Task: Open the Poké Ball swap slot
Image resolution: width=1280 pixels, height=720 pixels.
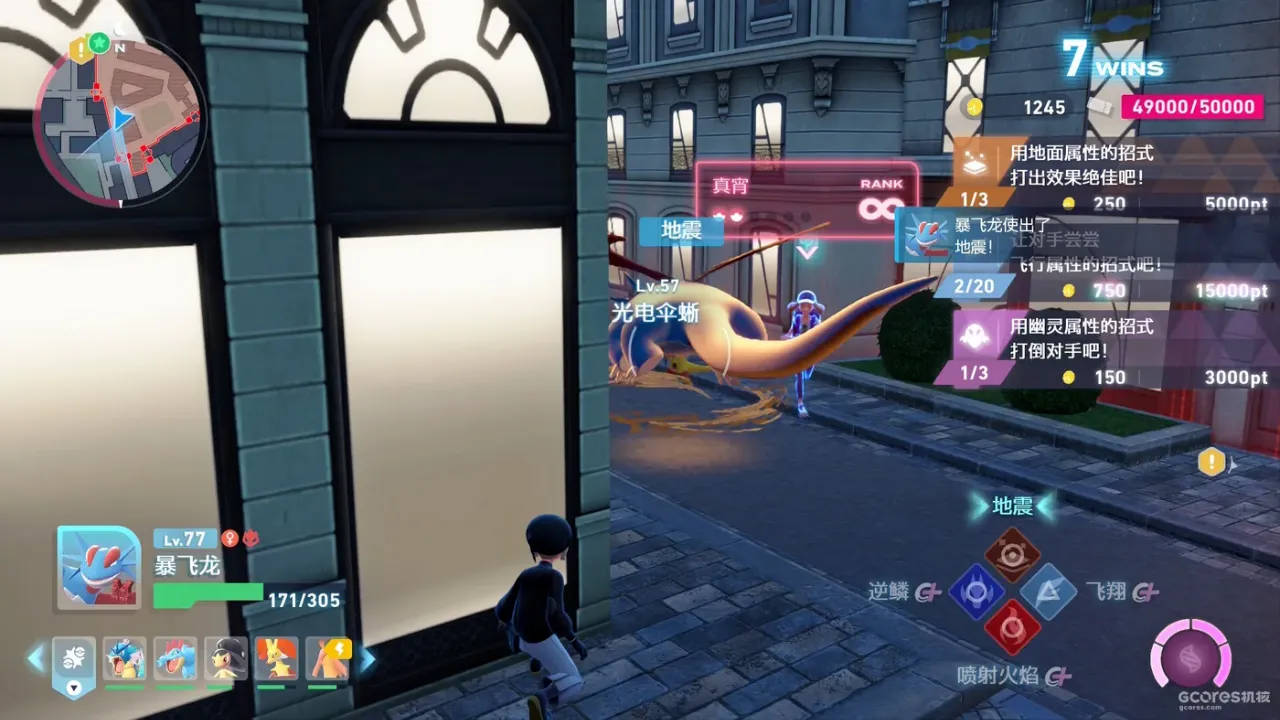Action: (74, 662)
